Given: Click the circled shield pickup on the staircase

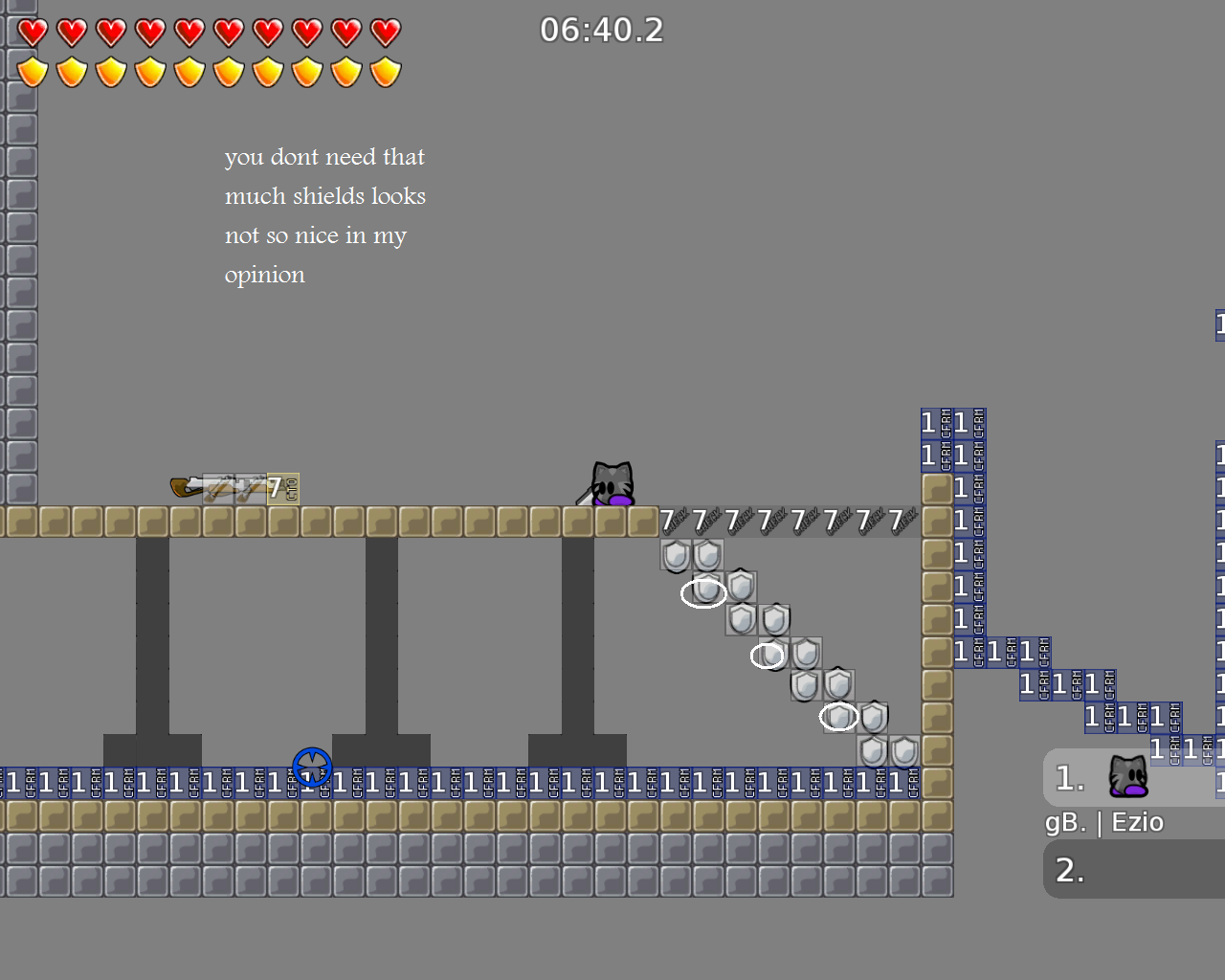Looking at the screenshot, I should 704,593.
